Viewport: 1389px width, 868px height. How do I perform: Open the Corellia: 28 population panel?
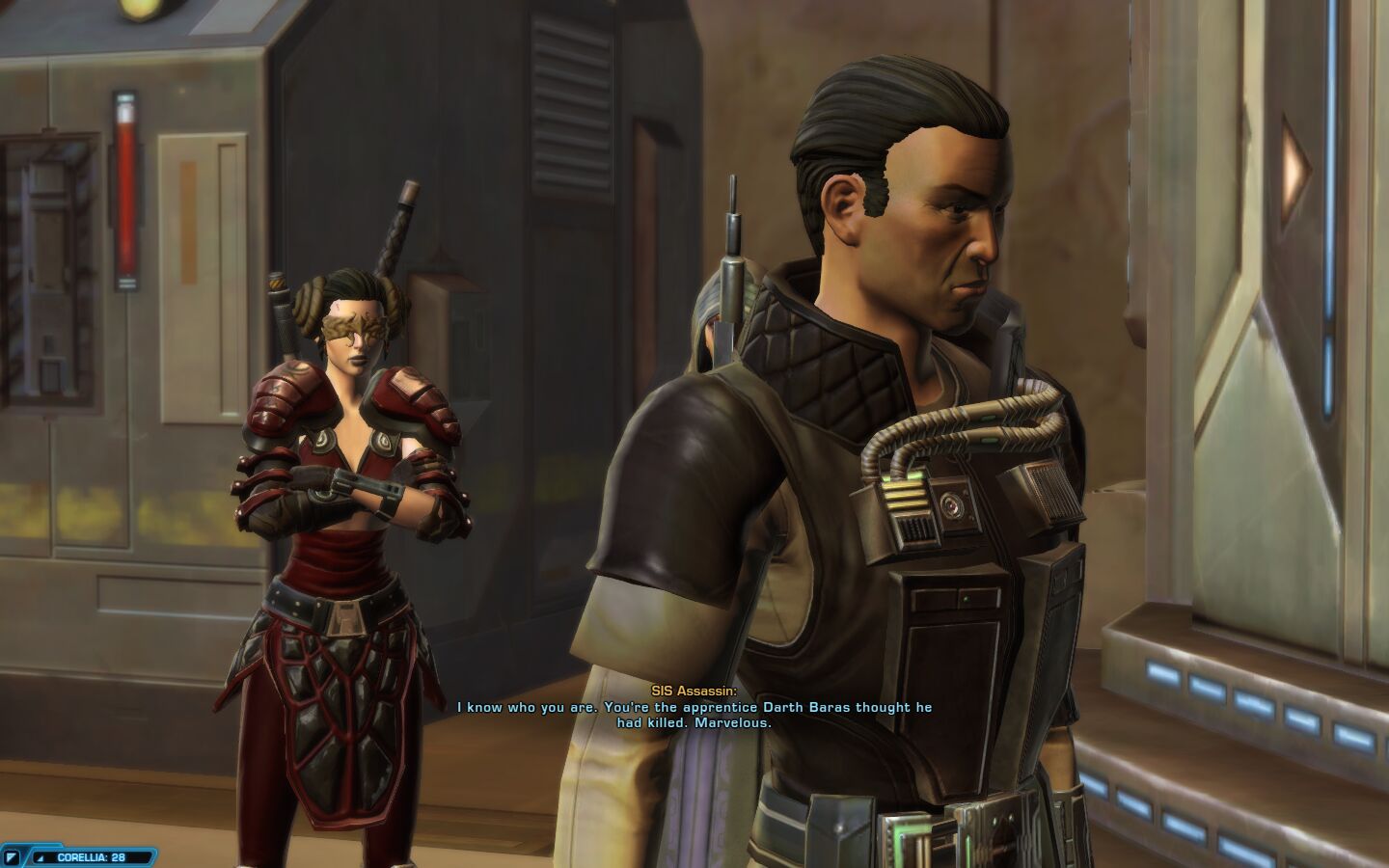pyautogui.click(x=91, y=856)
